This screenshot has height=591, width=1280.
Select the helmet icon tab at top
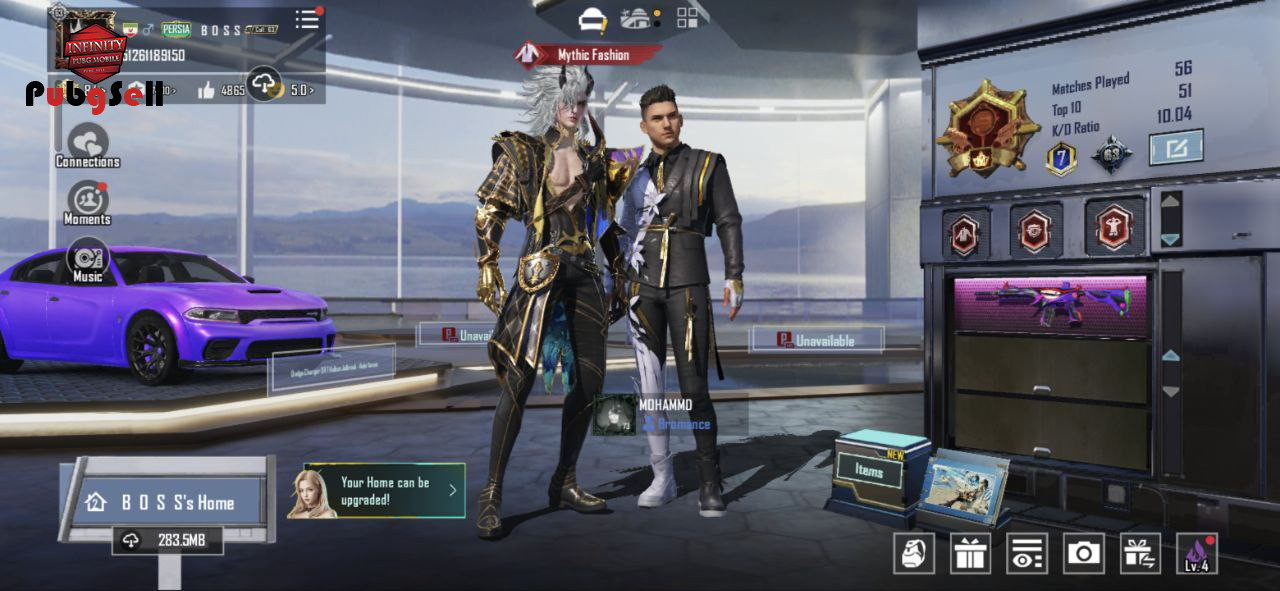point(593,18)
